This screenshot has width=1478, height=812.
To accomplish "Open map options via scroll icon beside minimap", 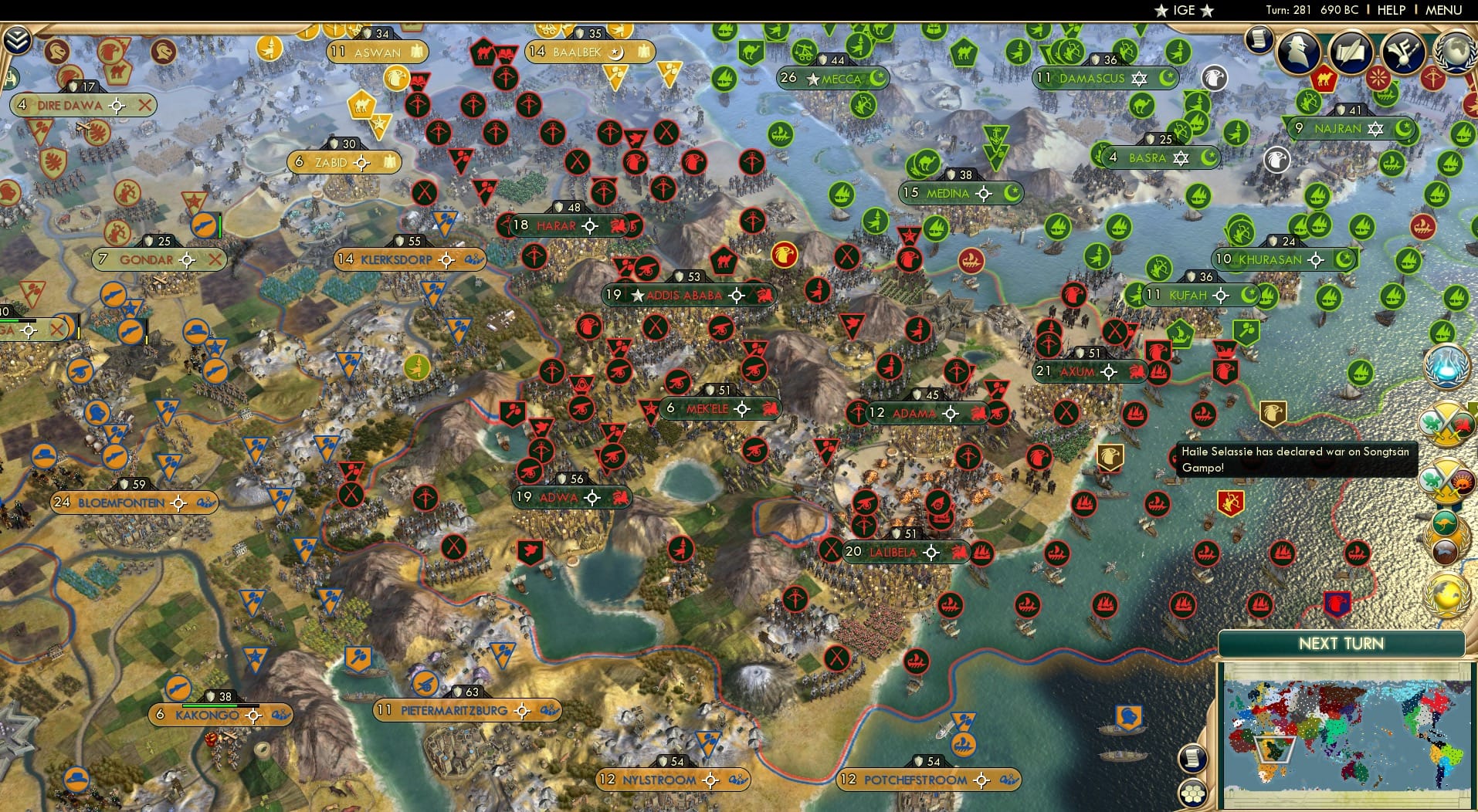I will (1193, 758).
